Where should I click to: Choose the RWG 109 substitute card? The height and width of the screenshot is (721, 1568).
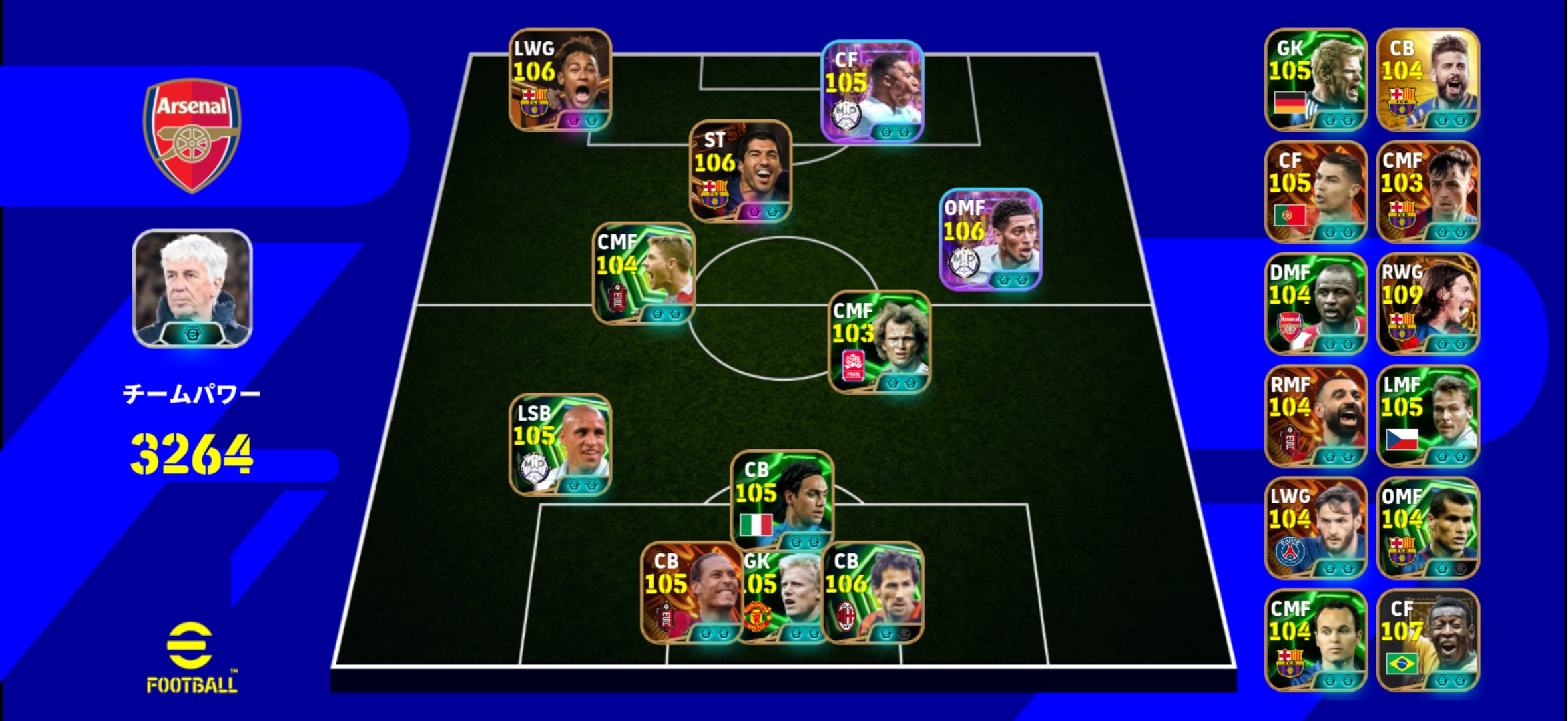[1428, 304]
